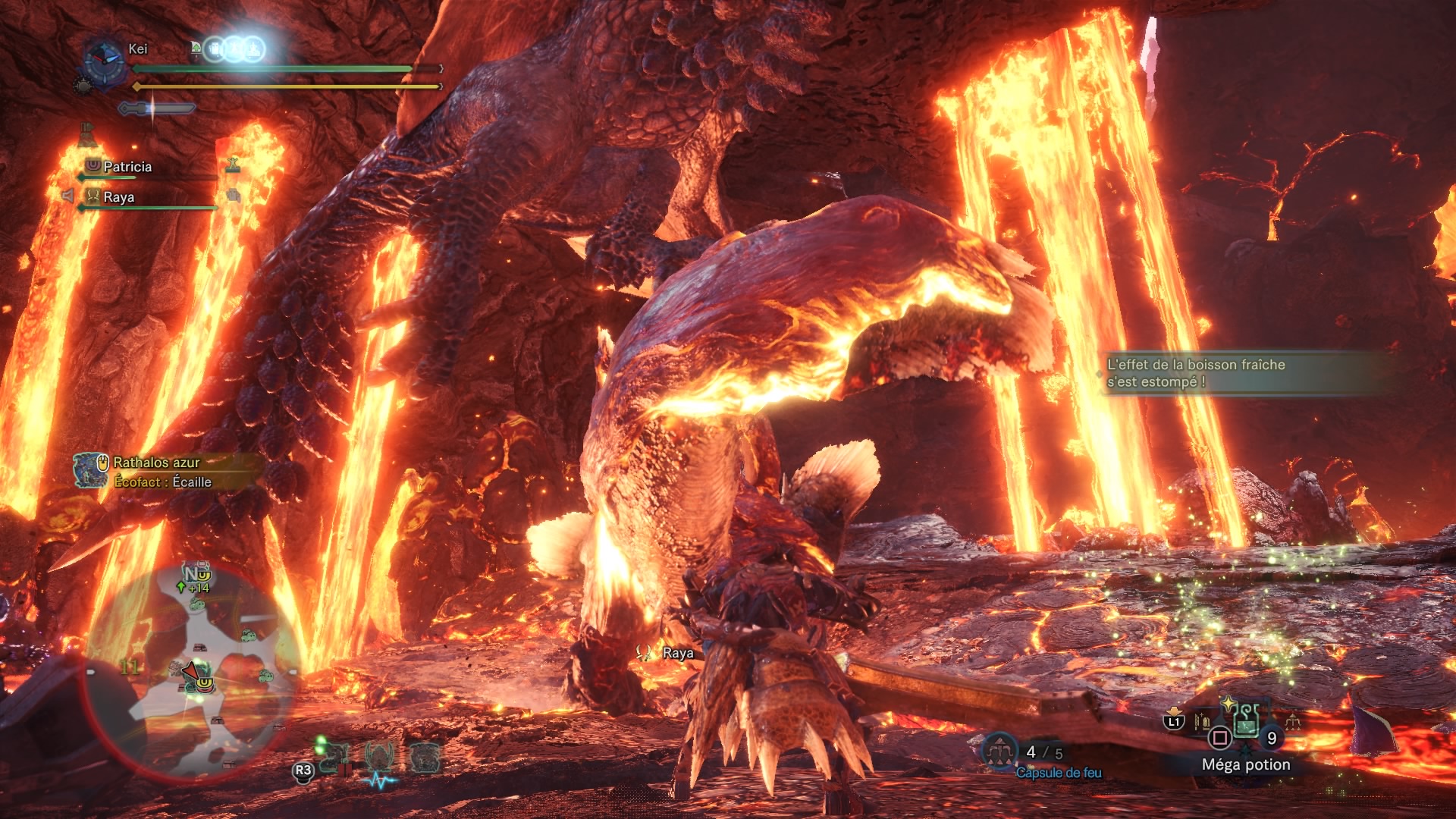Select the monster icon with red pause bars
Image resolution: width=1456 pixels, height=819 pixels.
[334, 758]
